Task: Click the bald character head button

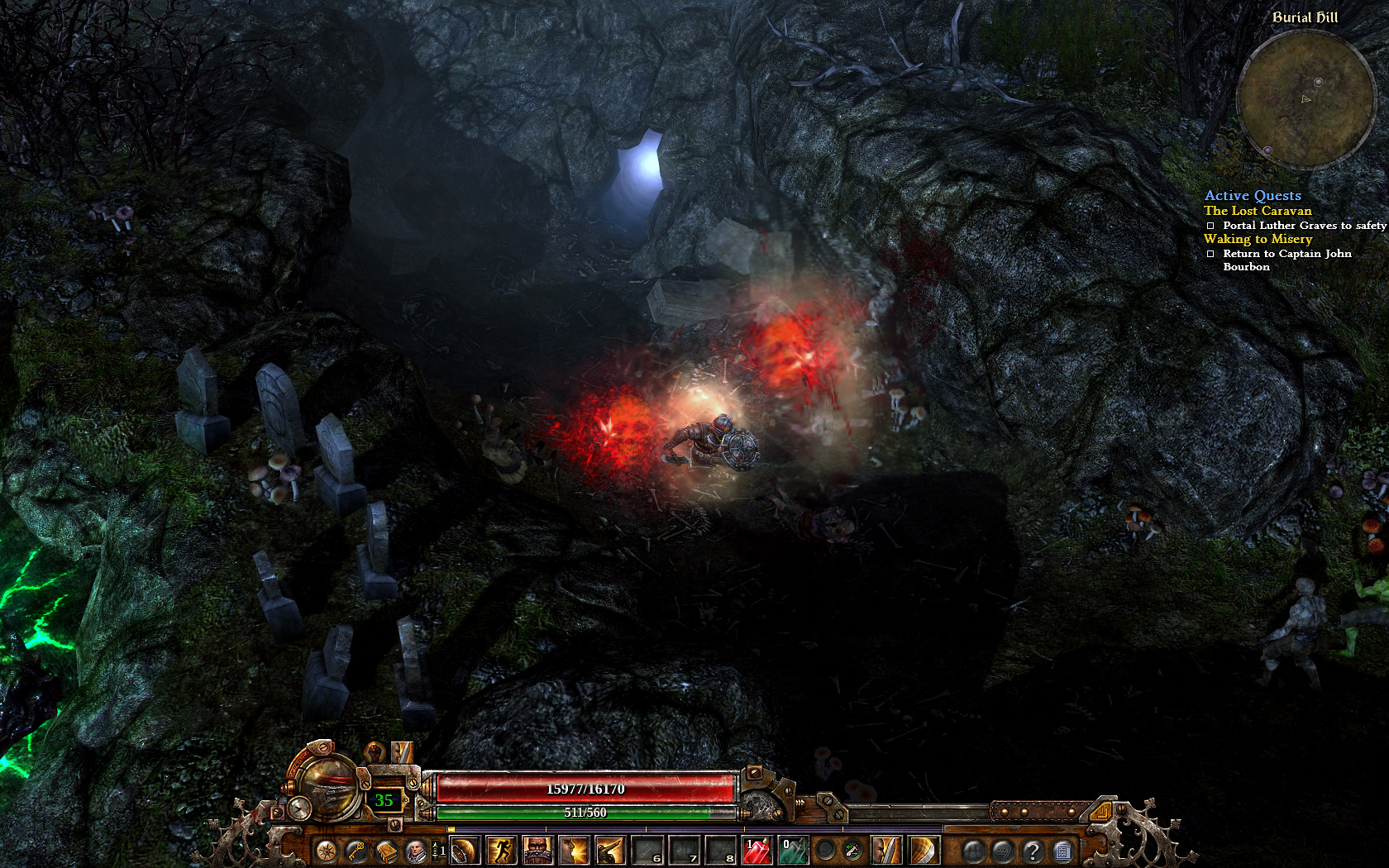Action: tap(416, 850)
